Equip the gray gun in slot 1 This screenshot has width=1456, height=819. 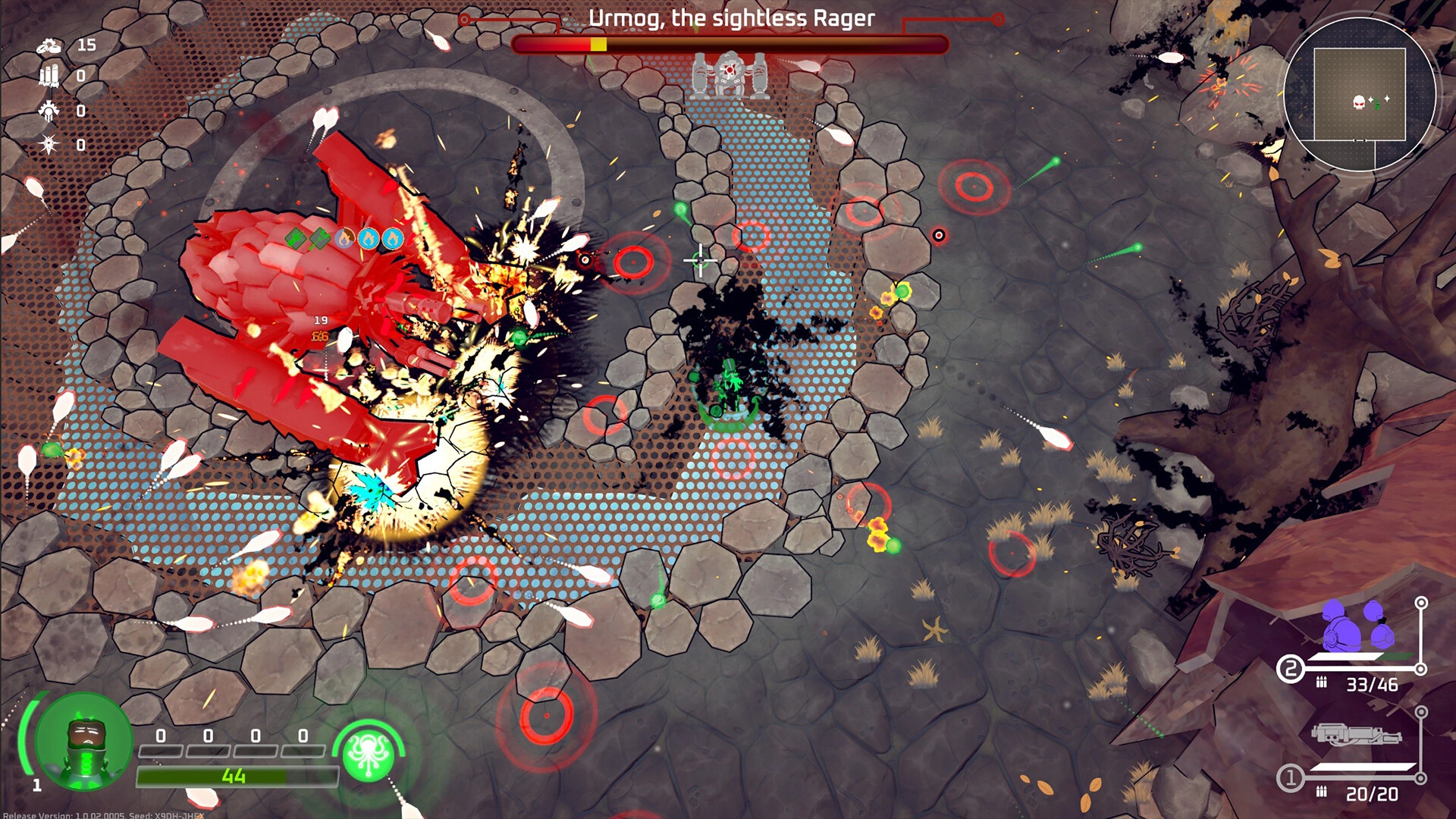1356,735
